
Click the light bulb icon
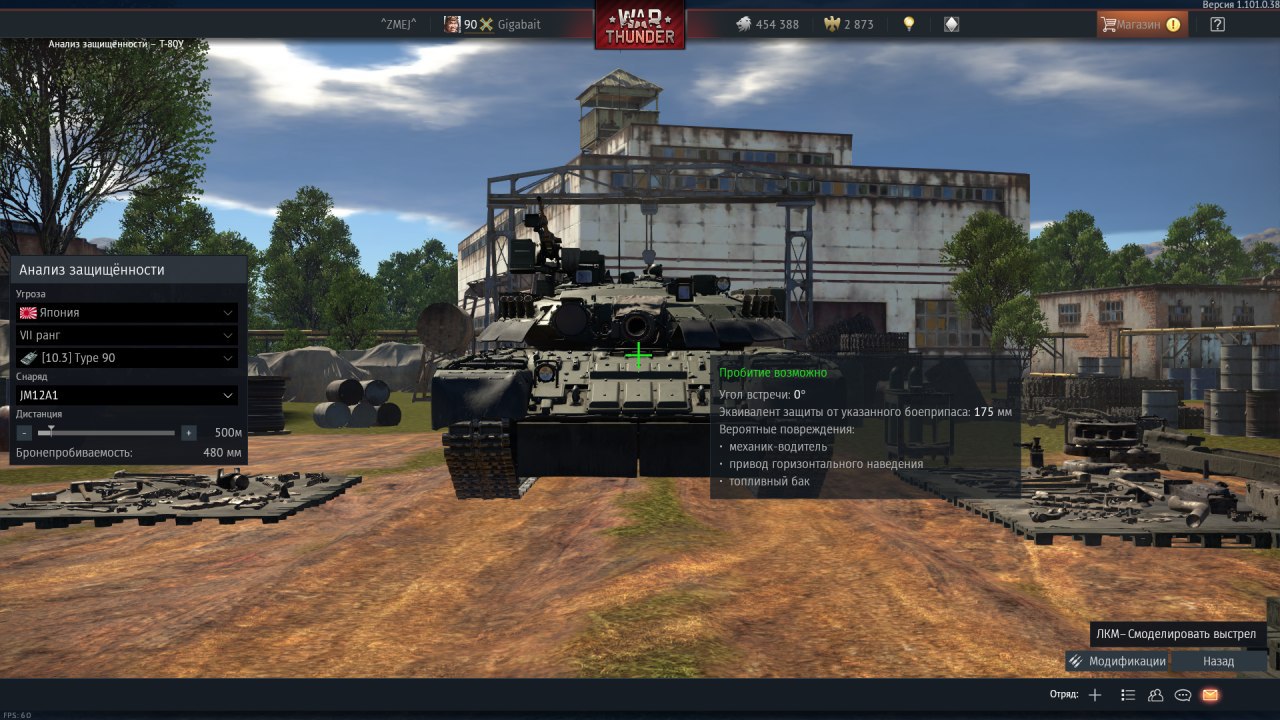coord(909,24)
